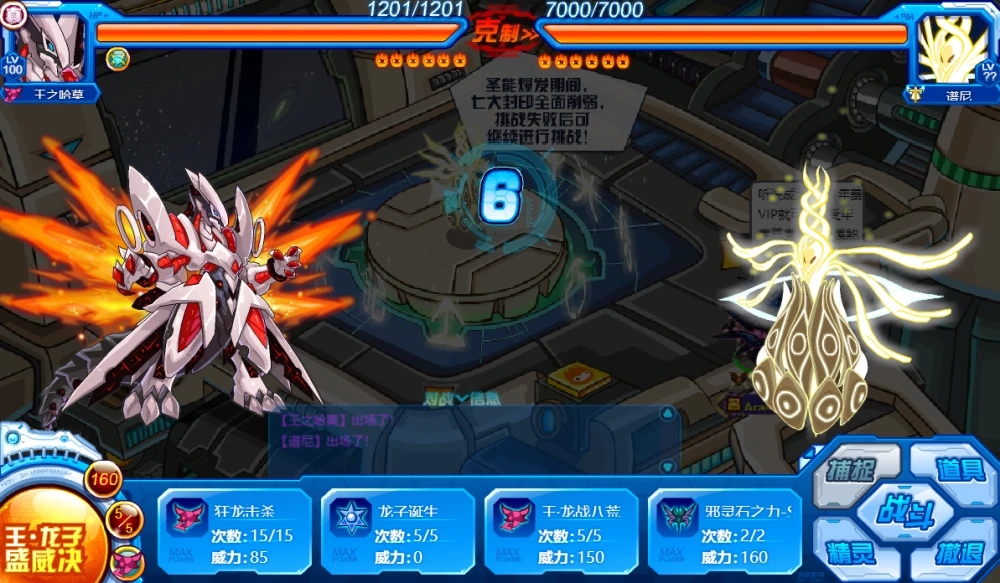Click the red 克制 type-advantage emblem
Screen dimensions: 1000x583
(500, 29)
